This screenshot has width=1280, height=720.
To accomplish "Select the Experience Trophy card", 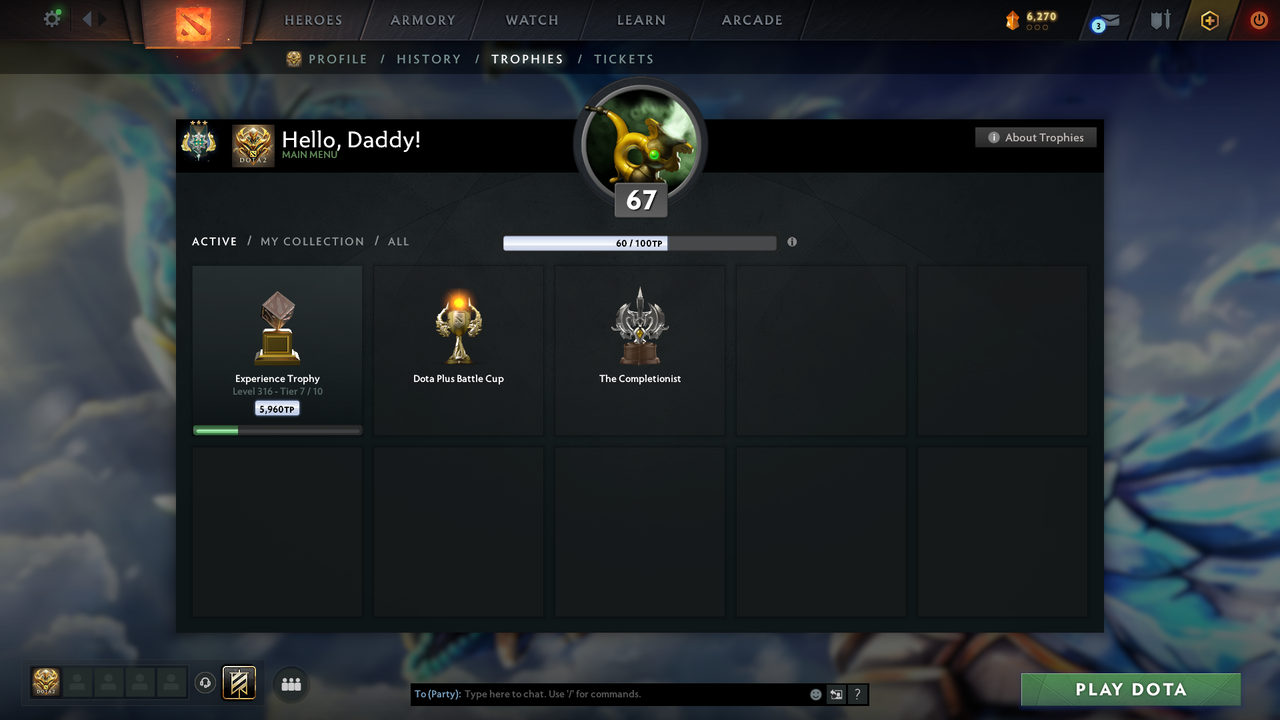I will (x=277, y=348).
